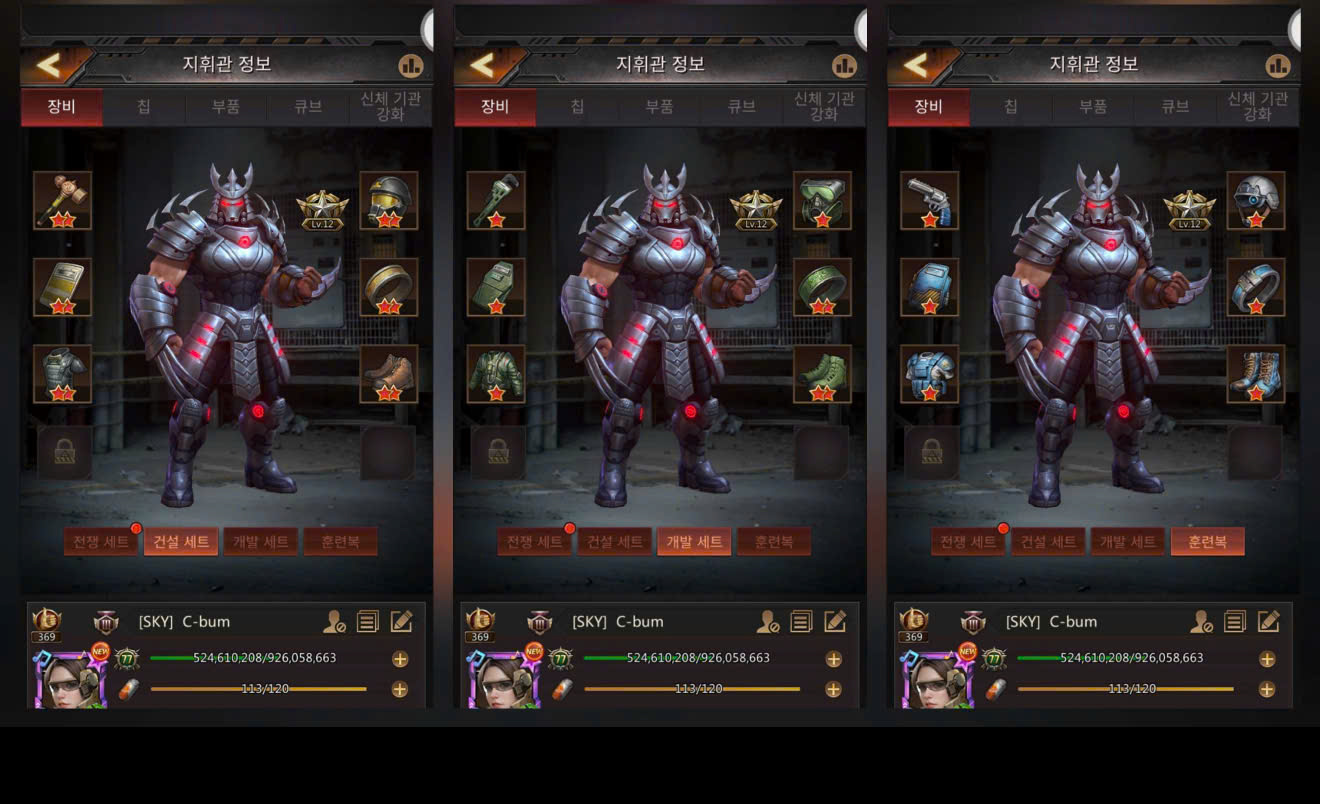Click the blue armor vest slot
The image size is (1320, 804).
pyautogui.click(x=930, y=374)
